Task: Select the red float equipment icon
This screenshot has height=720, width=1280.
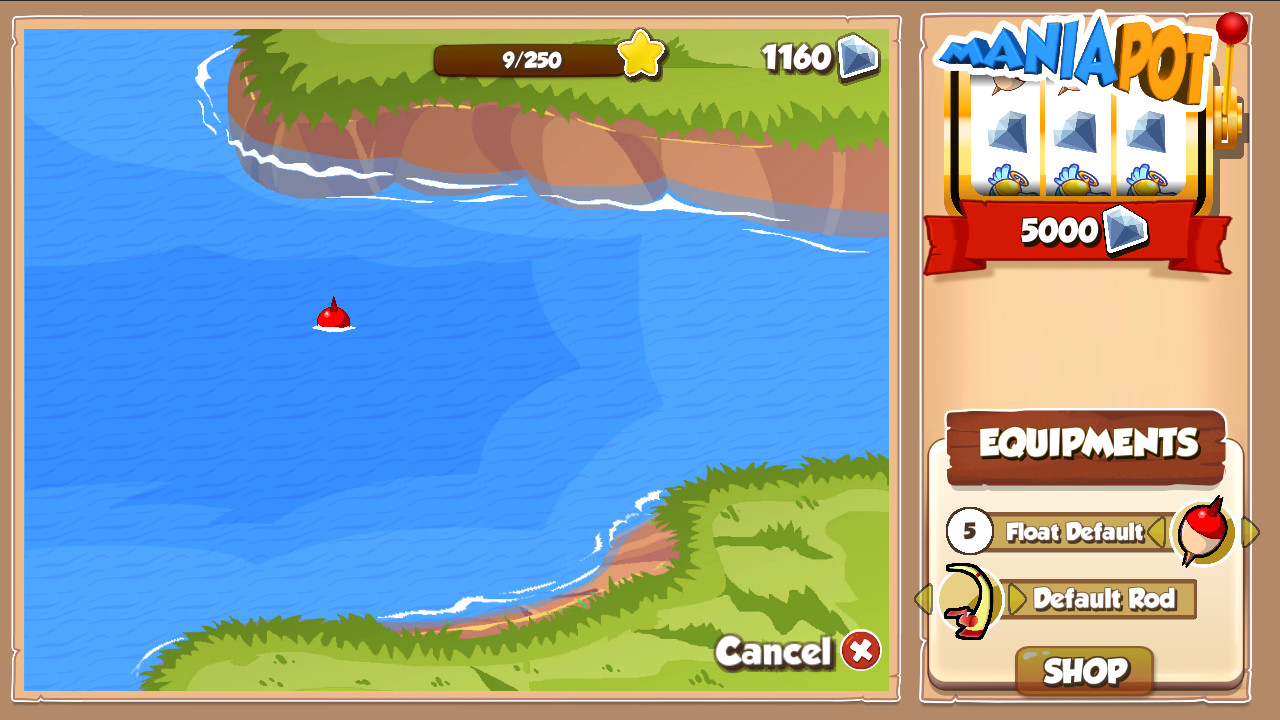Action: (1202, 532)
